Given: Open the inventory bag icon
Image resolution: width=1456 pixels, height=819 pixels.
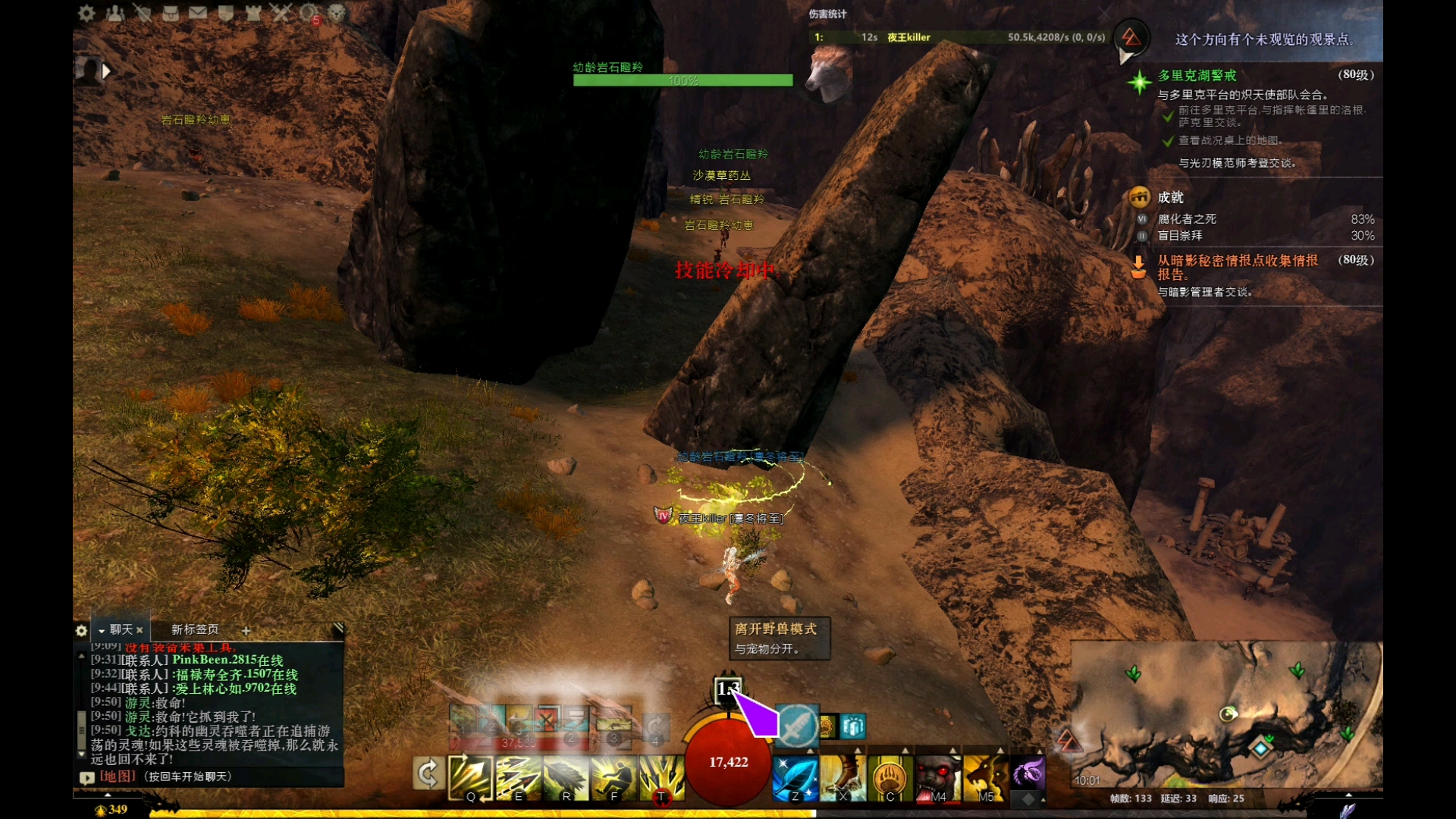Looking at the screenshot, I should [171, 13].
